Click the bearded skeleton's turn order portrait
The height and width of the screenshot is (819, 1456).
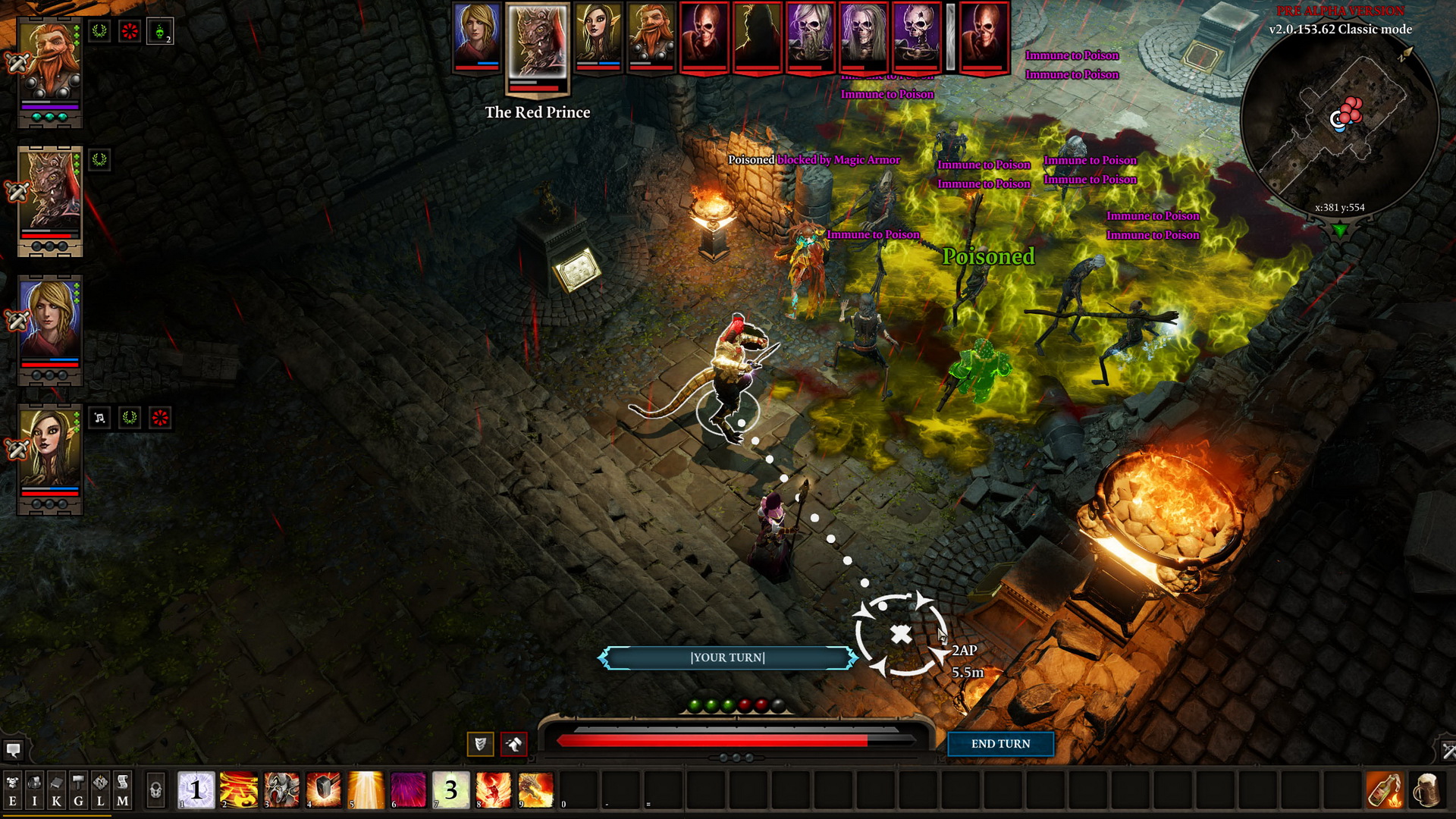809,36
